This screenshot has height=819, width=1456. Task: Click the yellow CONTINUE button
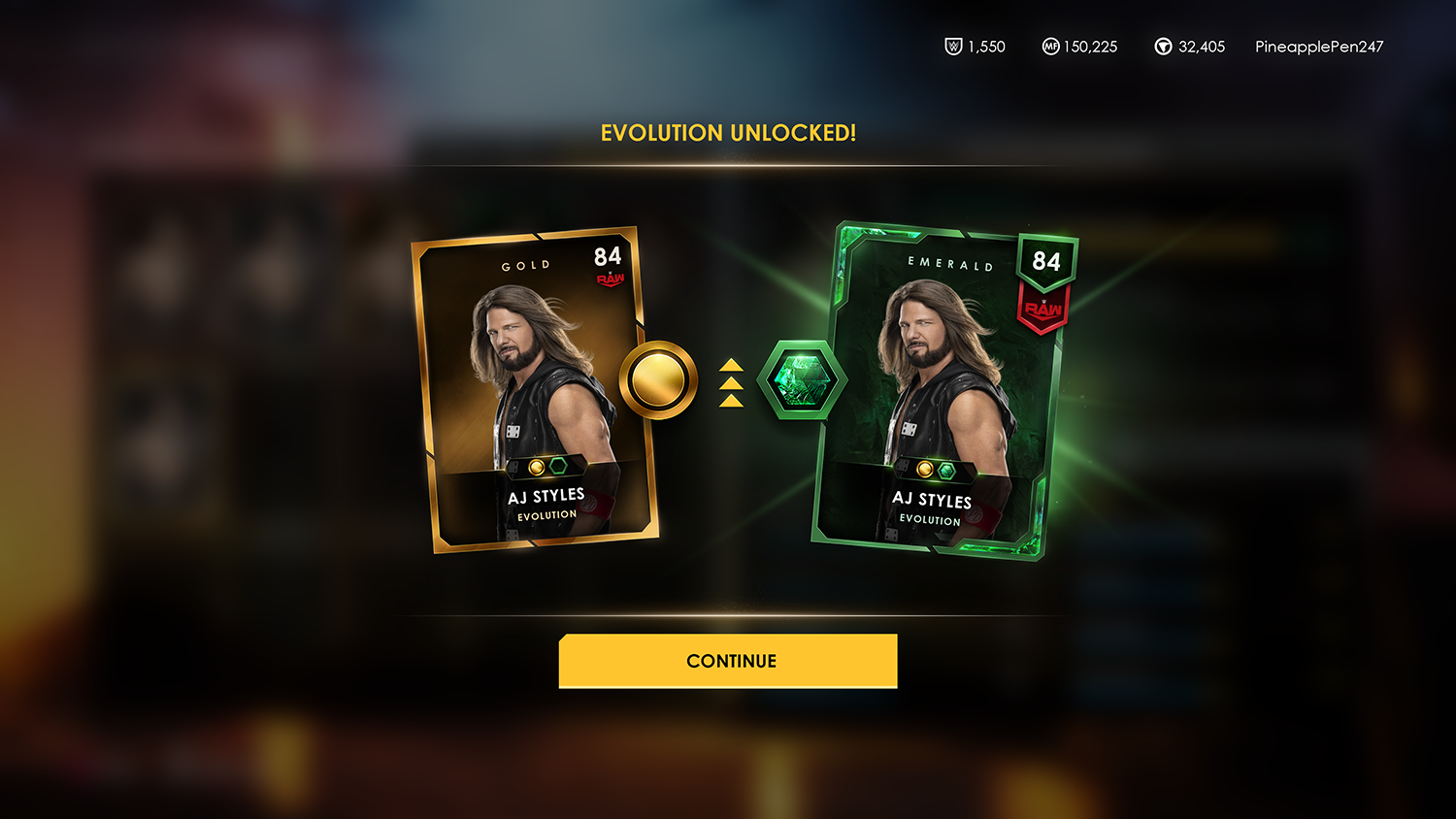(728, 661)
